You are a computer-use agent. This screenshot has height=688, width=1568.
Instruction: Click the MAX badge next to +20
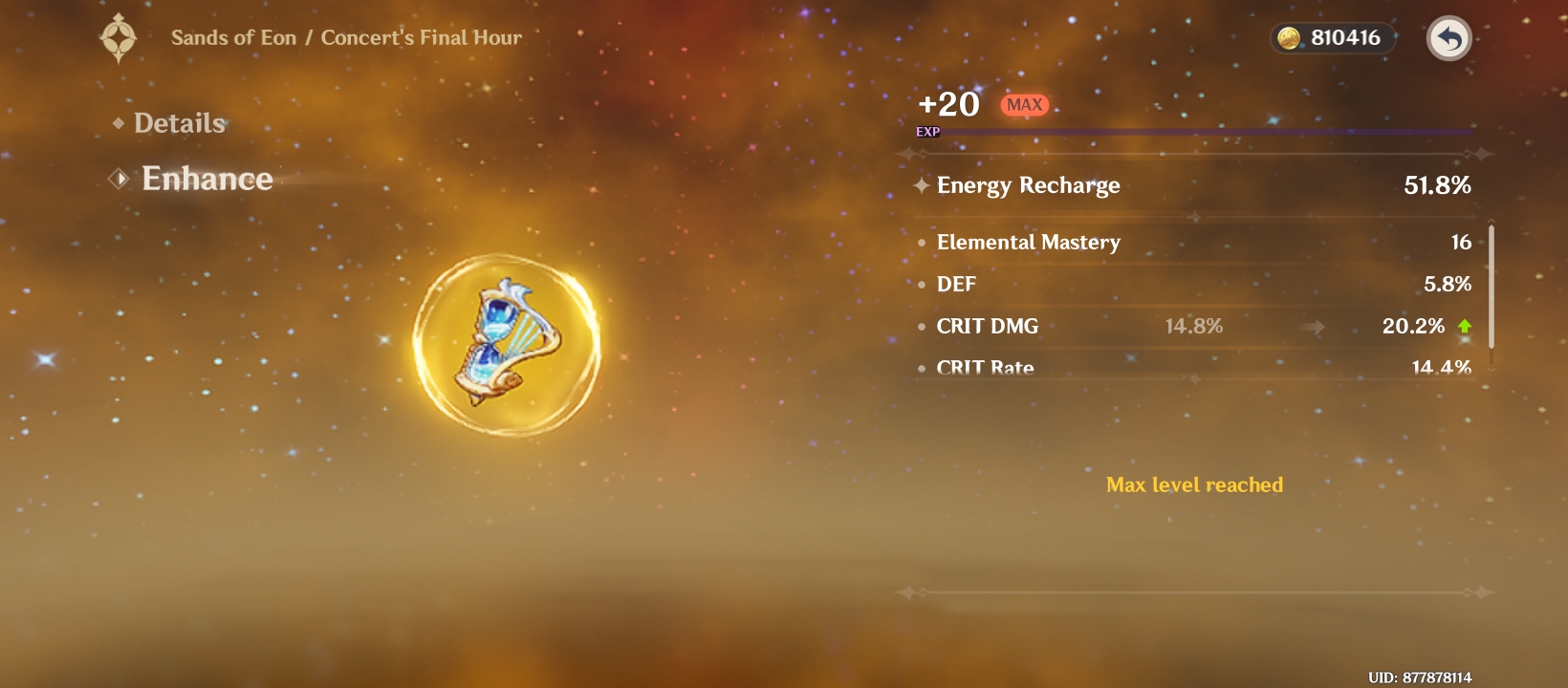pyautogui.click(x=1023, y=105)
